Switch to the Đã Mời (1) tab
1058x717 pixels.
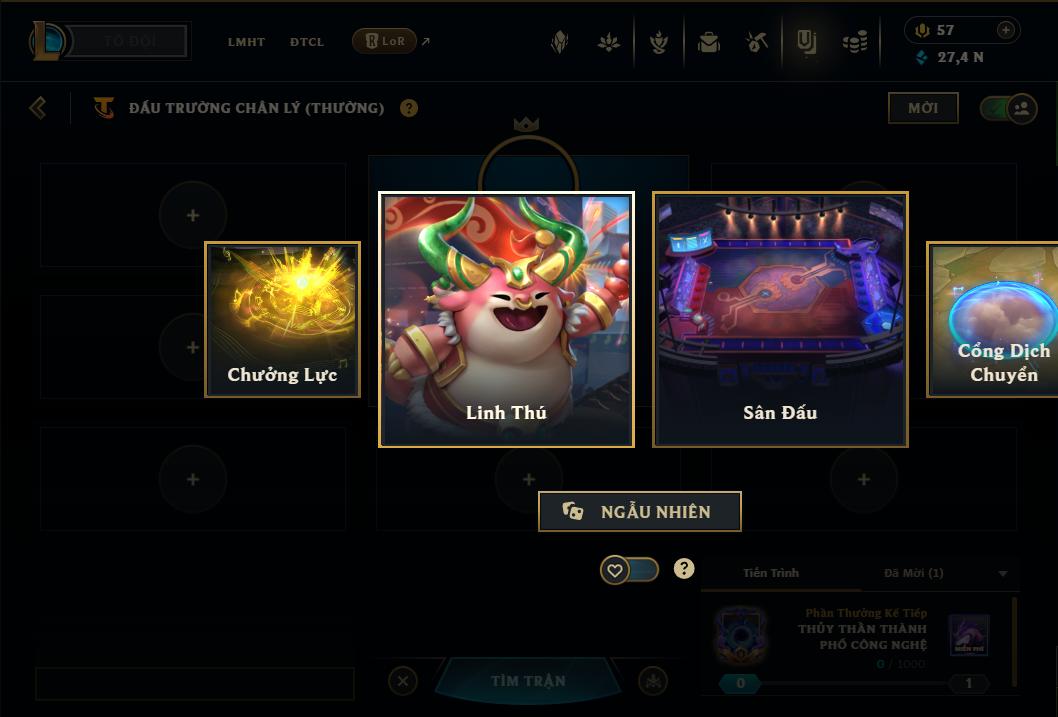914,573
